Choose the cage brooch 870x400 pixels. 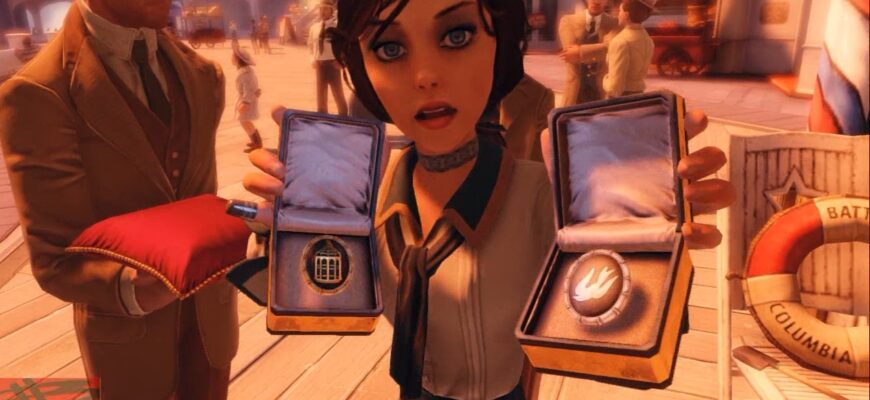click(327, 264)
